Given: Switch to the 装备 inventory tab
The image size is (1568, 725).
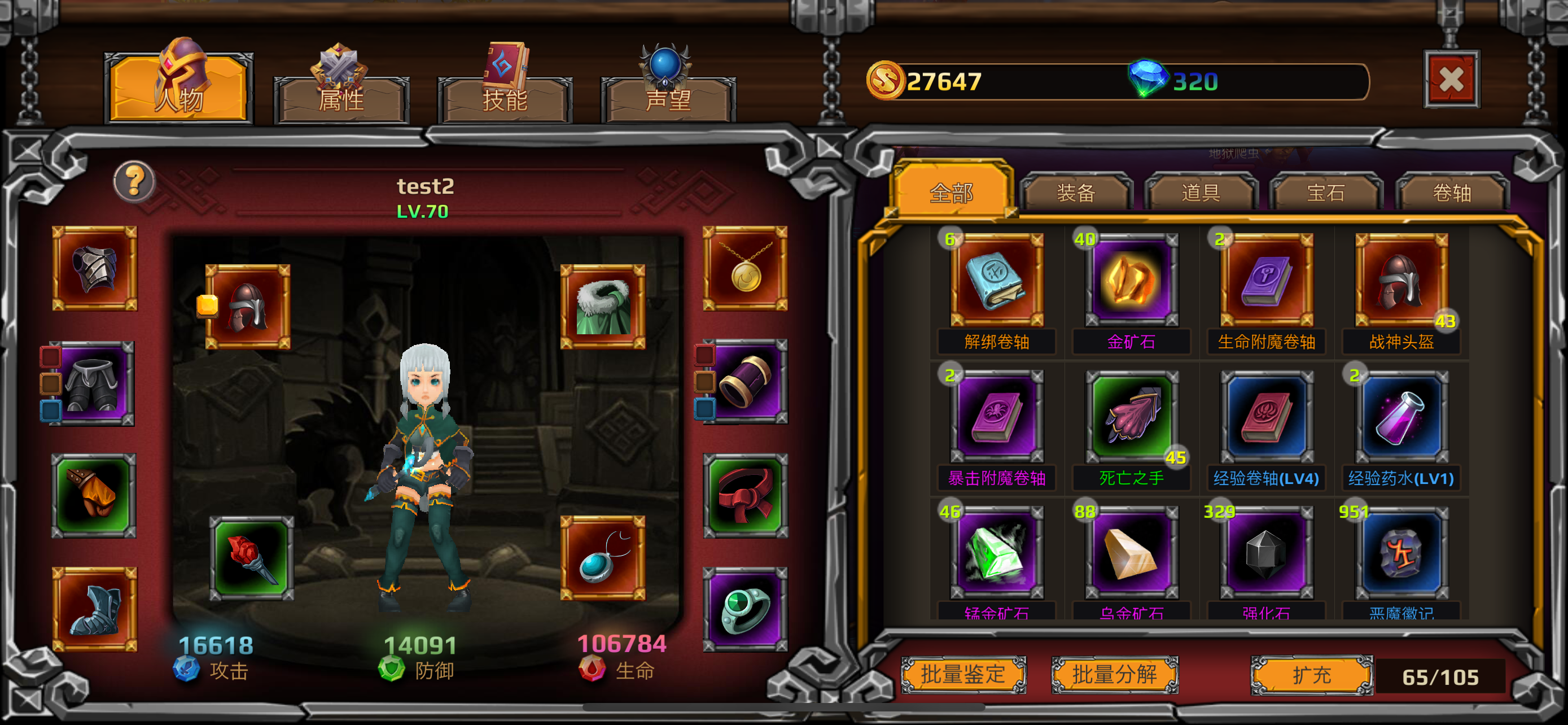Looking at the screenshot, I should (x=1076, y=192).
